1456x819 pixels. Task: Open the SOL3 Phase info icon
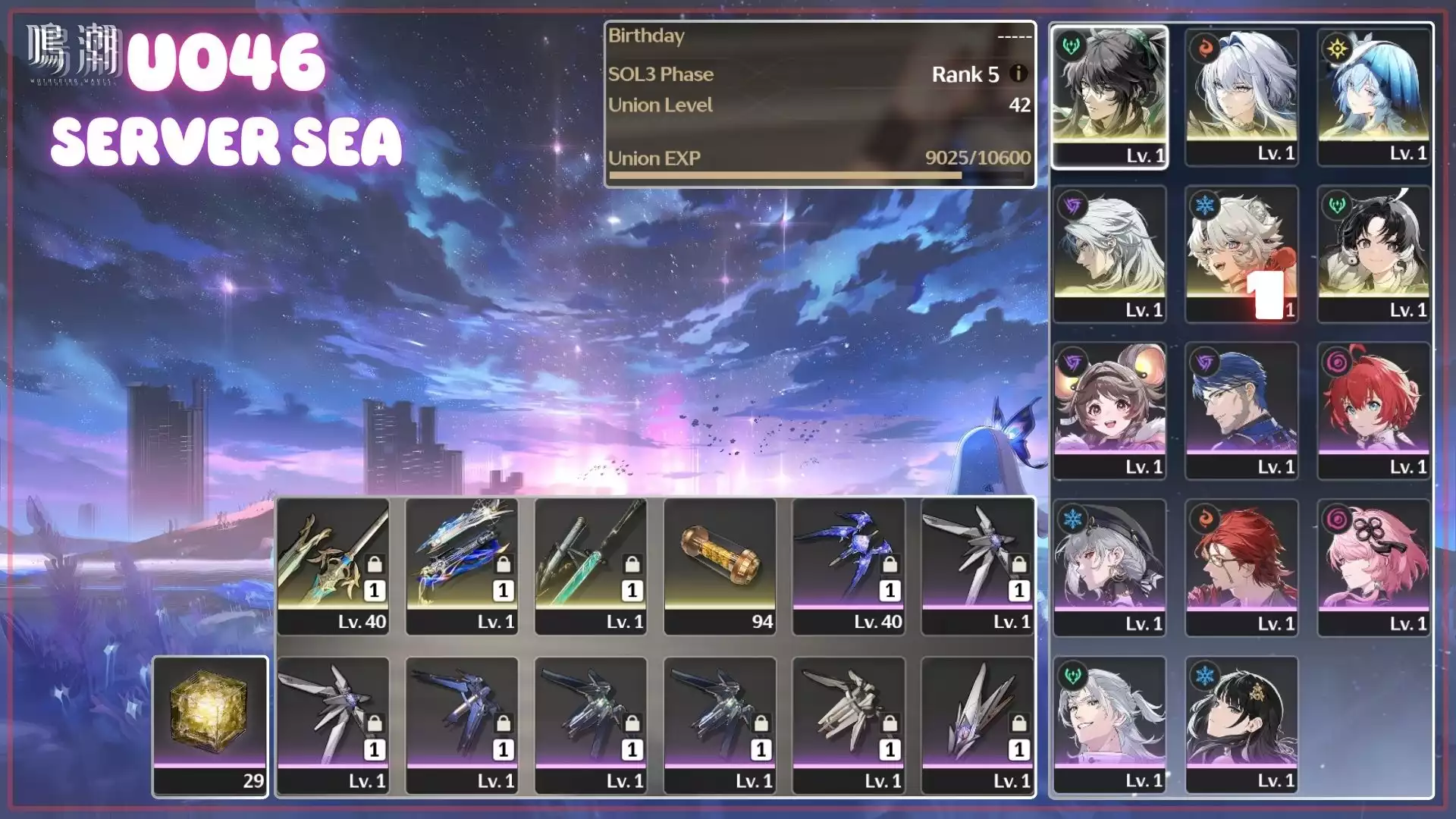click(x=1018, y=74)
